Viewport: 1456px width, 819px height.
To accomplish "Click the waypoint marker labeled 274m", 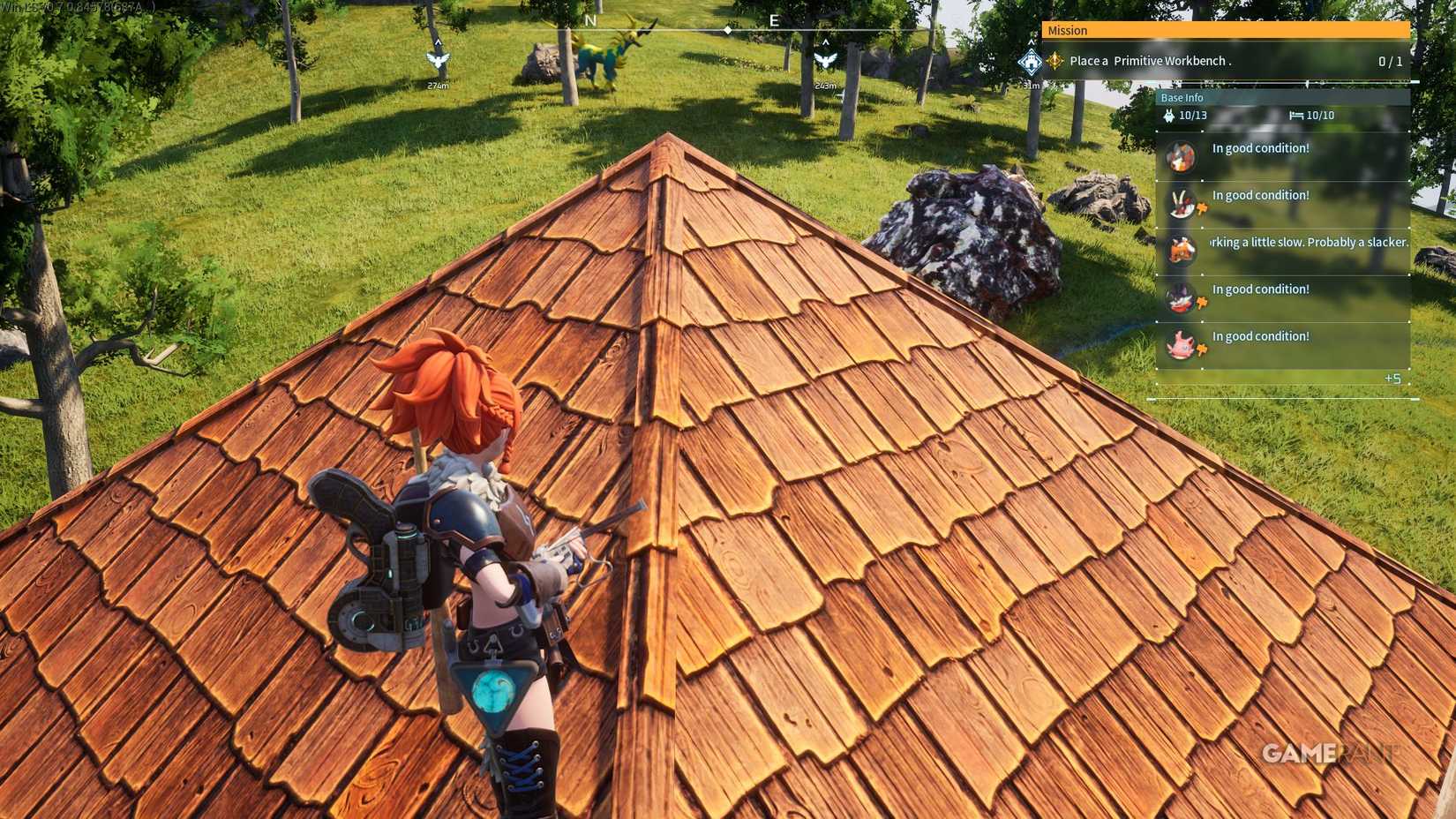I will [439, 60].
